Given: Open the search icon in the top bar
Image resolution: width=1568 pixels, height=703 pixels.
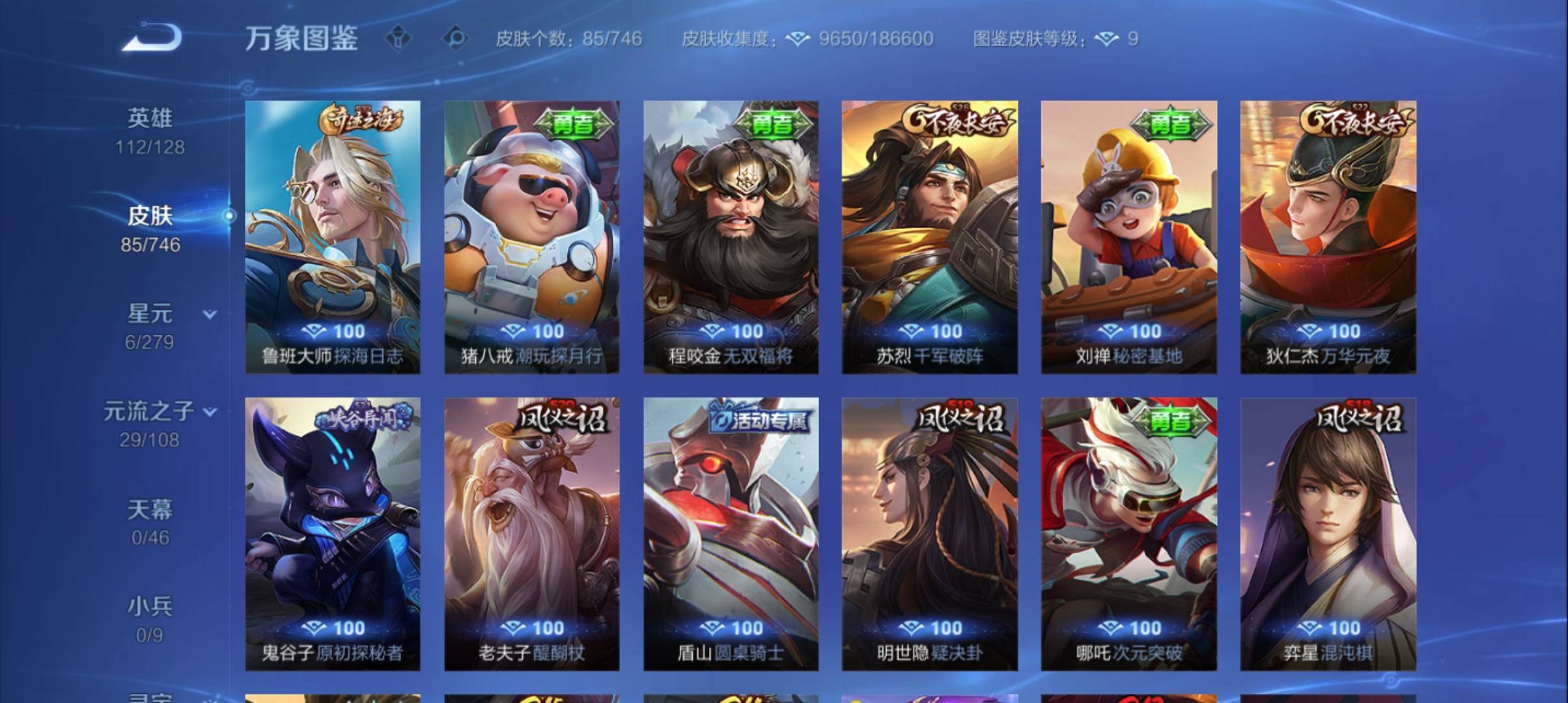Looking at the screenshot, I should pos(456,39).
